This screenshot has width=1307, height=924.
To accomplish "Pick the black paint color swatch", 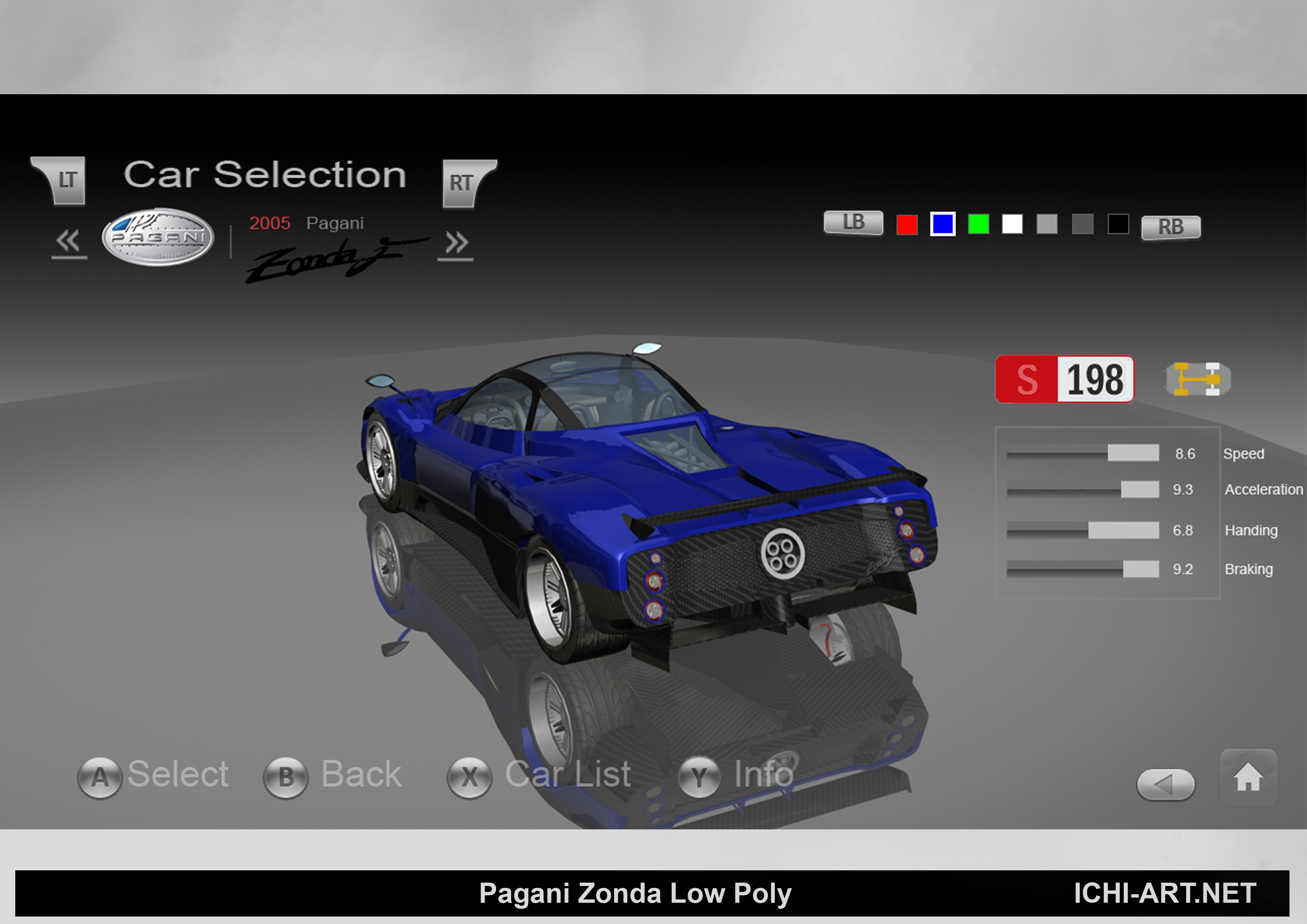I will tap(1118, 224).
